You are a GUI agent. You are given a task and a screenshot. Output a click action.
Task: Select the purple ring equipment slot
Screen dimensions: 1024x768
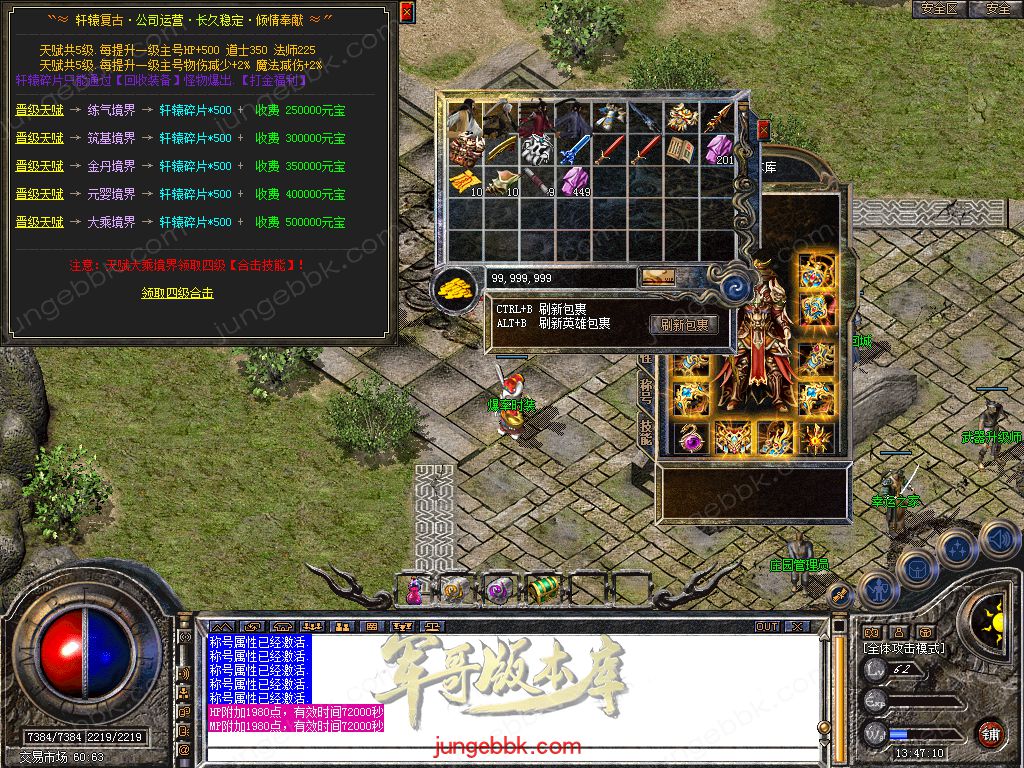pyautogui.click(x=689, y=437)
